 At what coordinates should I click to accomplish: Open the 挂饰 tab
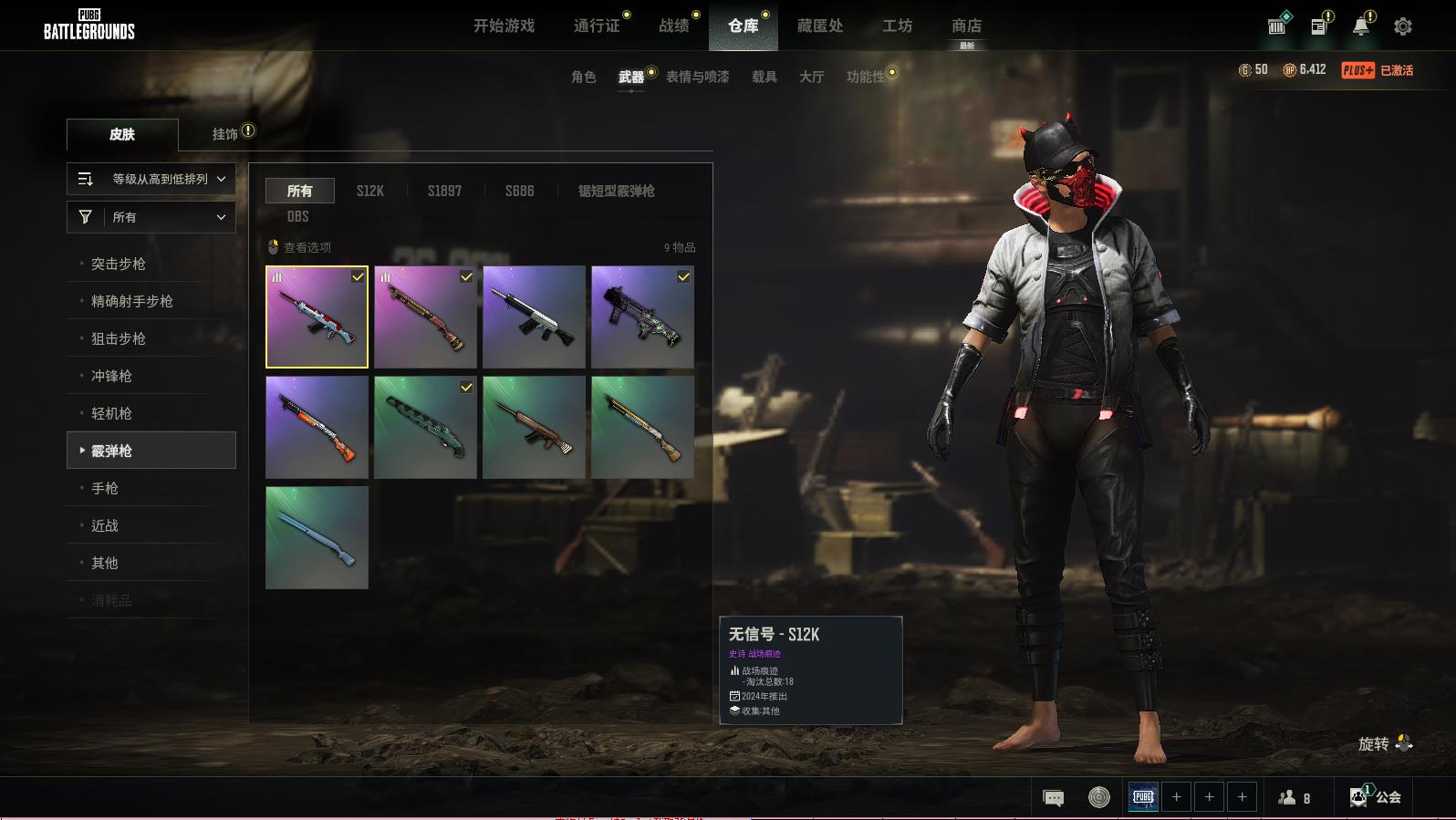tap(225, 134)
